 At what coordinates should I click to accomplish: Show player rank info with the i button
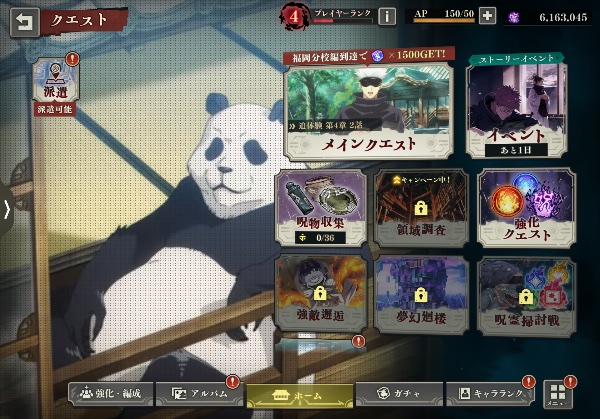pyautogui.click(x=386, y=16)
